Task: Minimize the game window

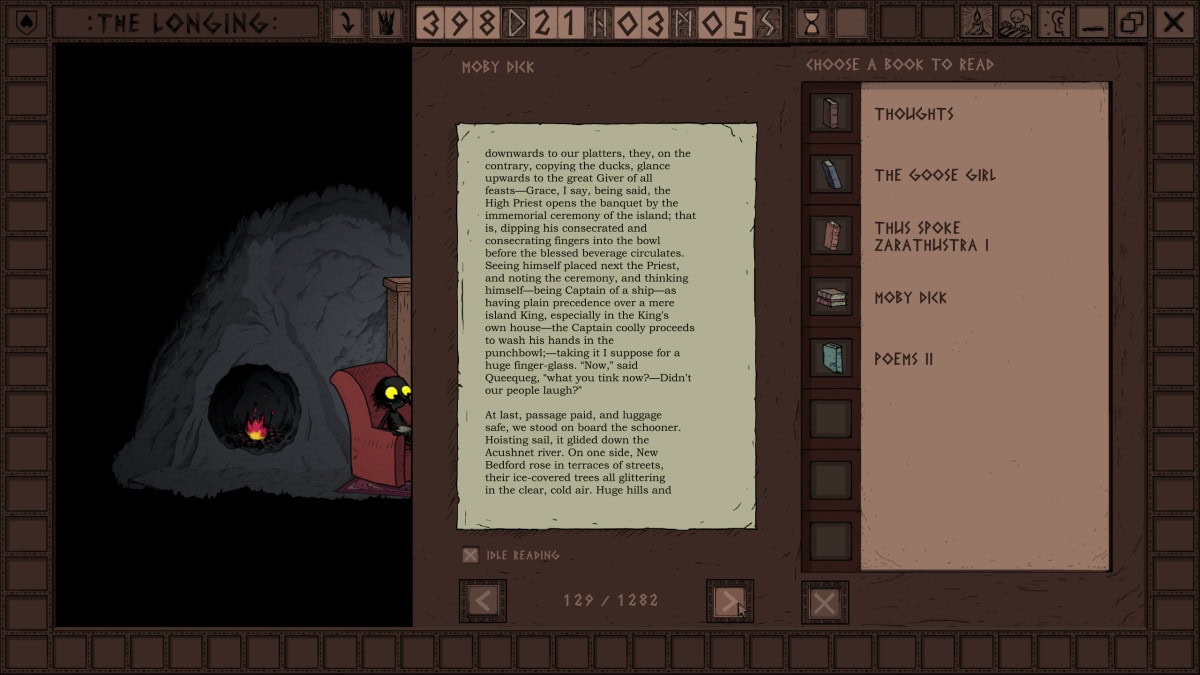Action: (x=1093, y=22)
